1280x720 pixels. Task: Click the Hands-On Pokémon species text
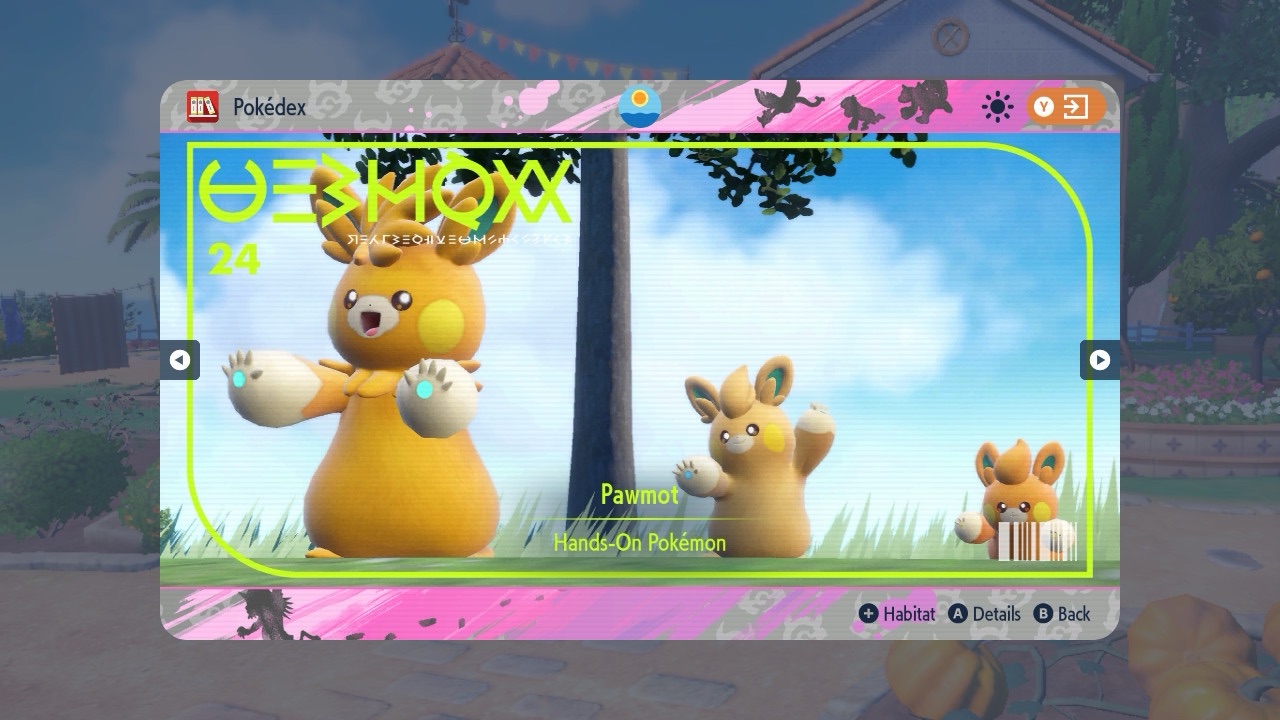[640, 543]
